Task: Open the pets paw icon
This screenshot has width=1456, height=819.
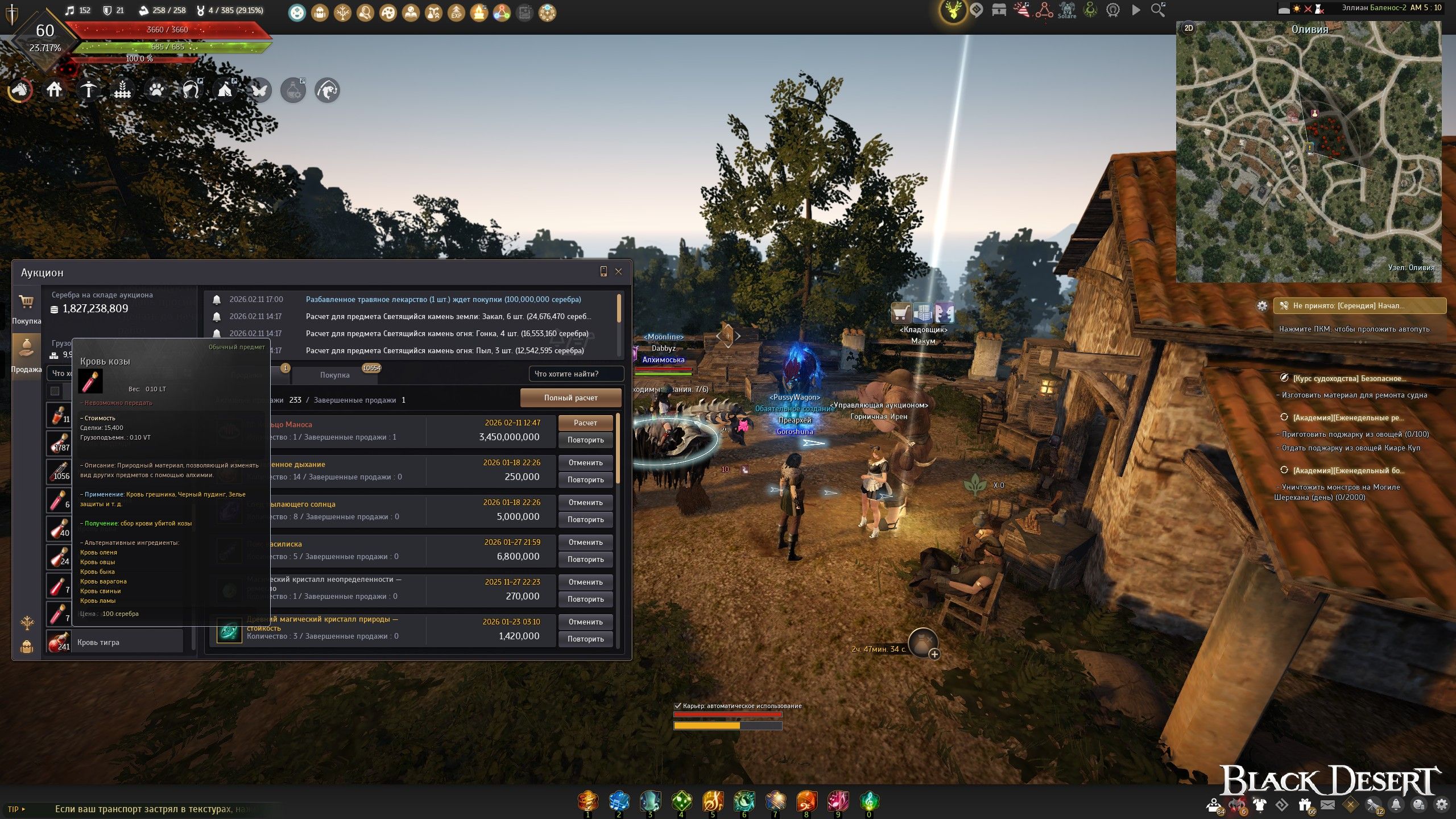Action: [x=156, y=90]
